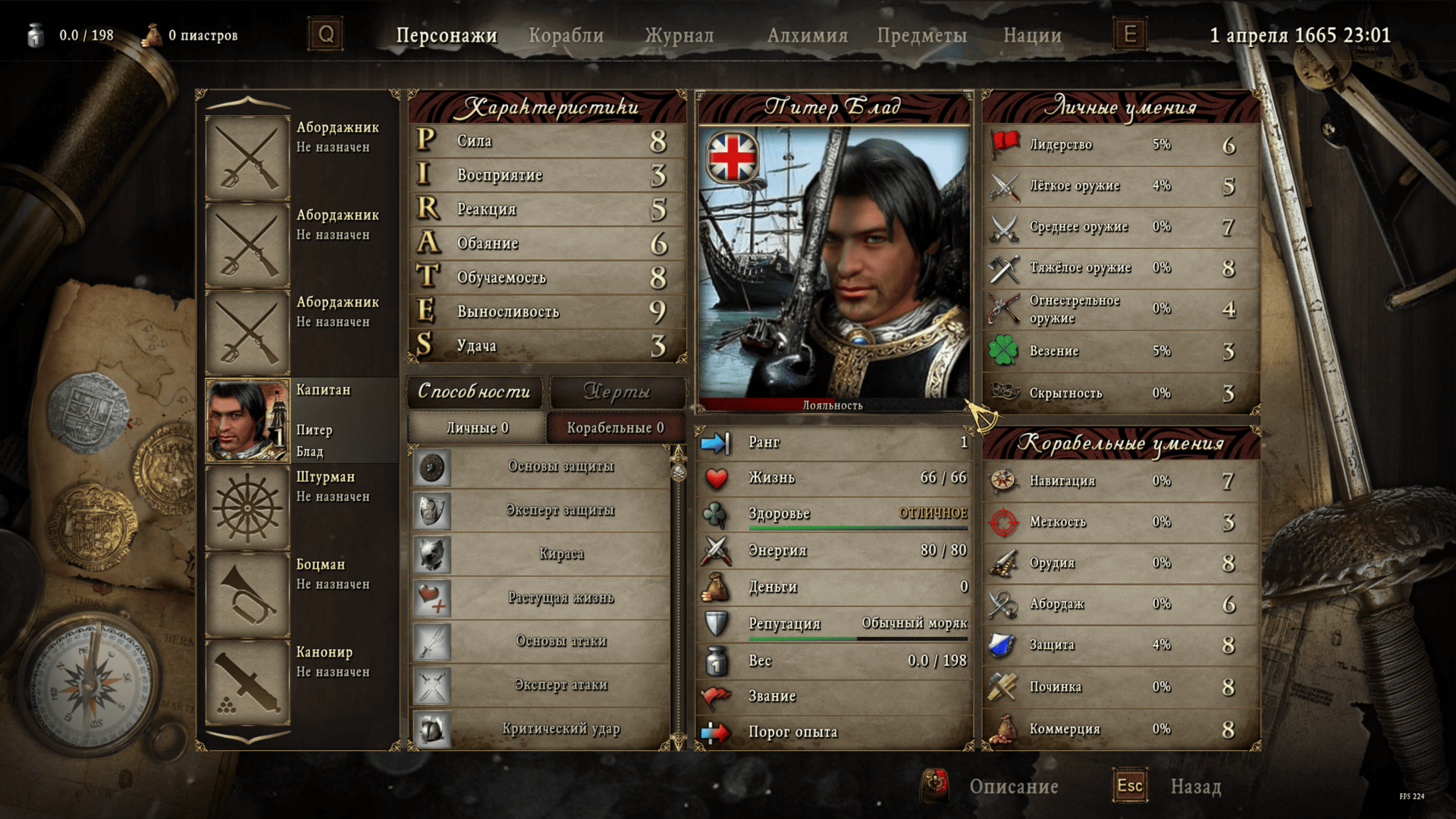The height and width of the screenshot is (819, 1456).
Task: Select the Основы защиты ability
Action: click(560, 467)
